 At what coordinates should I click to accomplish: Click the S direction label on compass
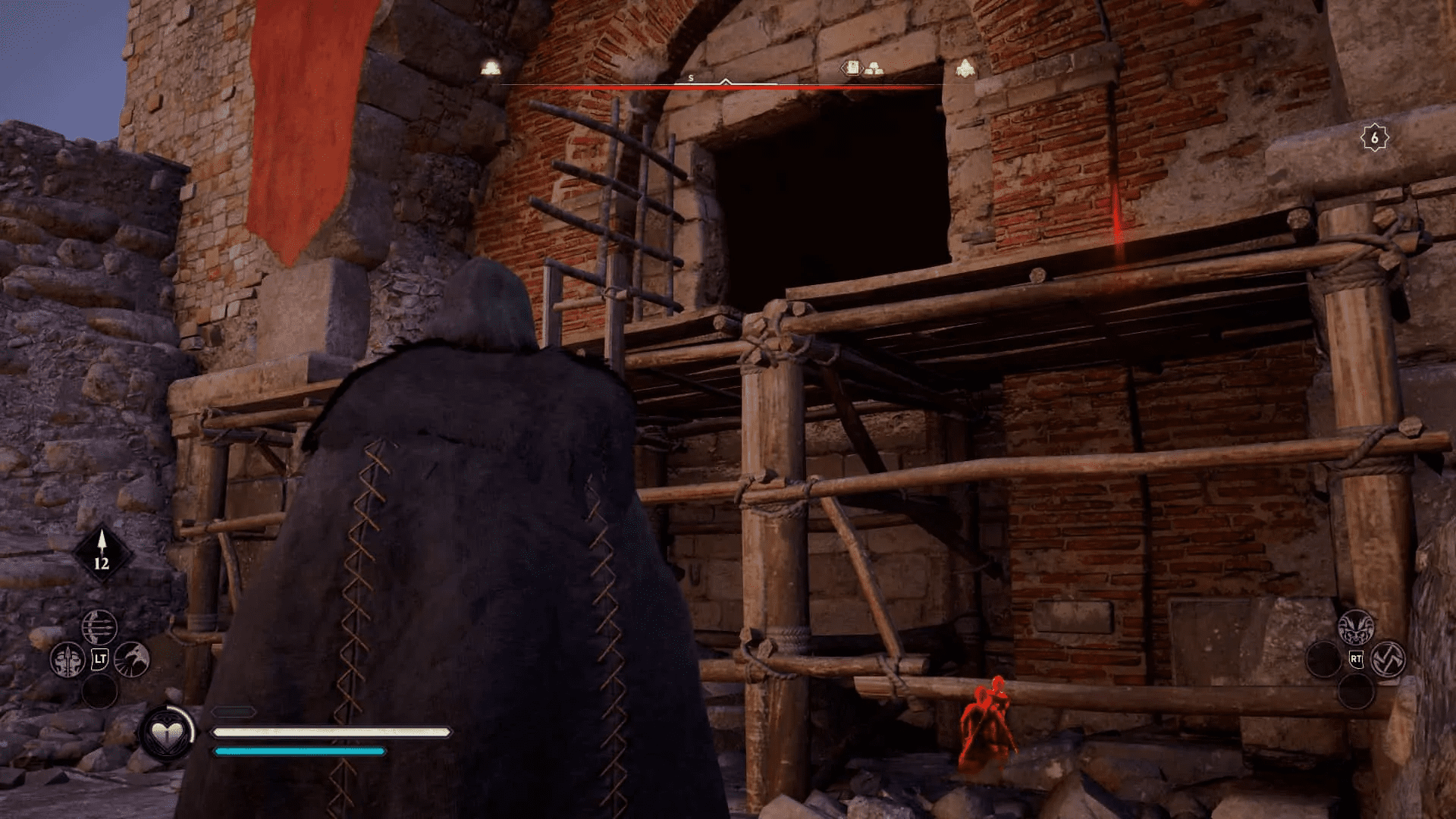tap(689, 77)
